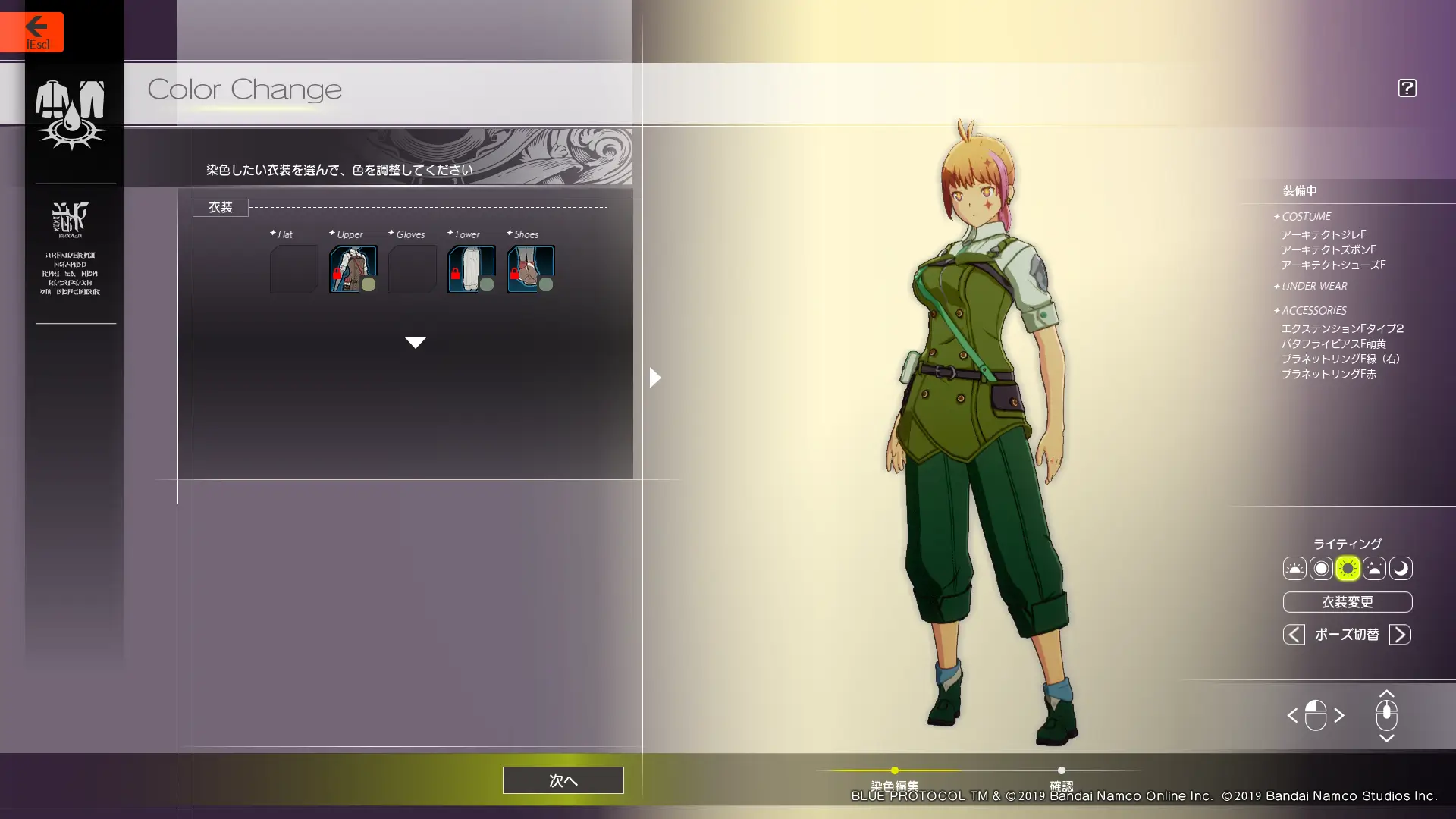Screen dimensions: 1456x819
Task: Choose the sunrise lighting preset
Action: pyautogui.click(x=1294, y=569)
